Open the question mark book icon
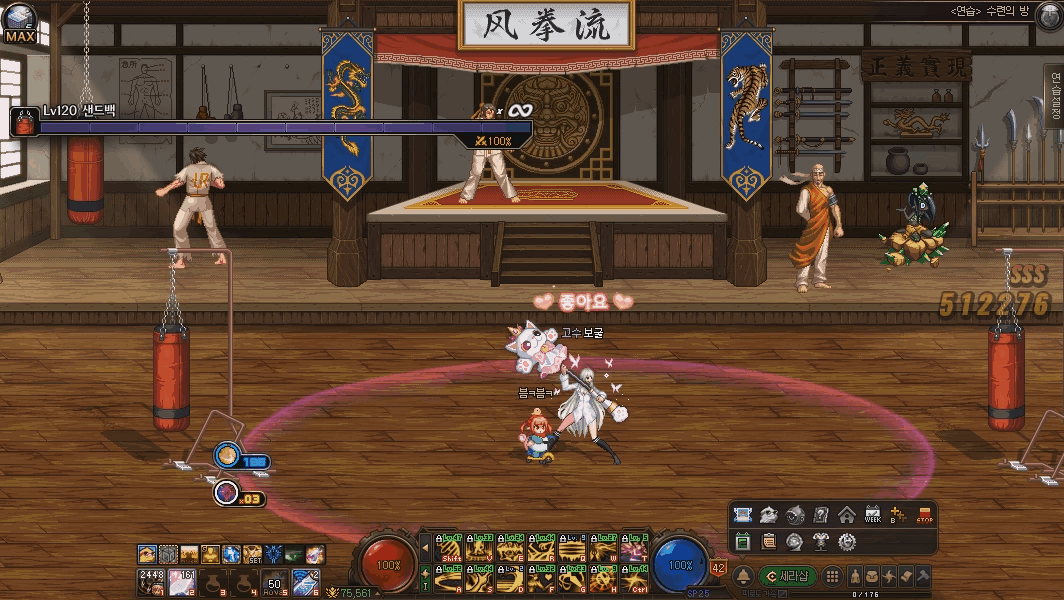Image resolution: width=1064 pixels, height=600 pixels. [821, 515]
